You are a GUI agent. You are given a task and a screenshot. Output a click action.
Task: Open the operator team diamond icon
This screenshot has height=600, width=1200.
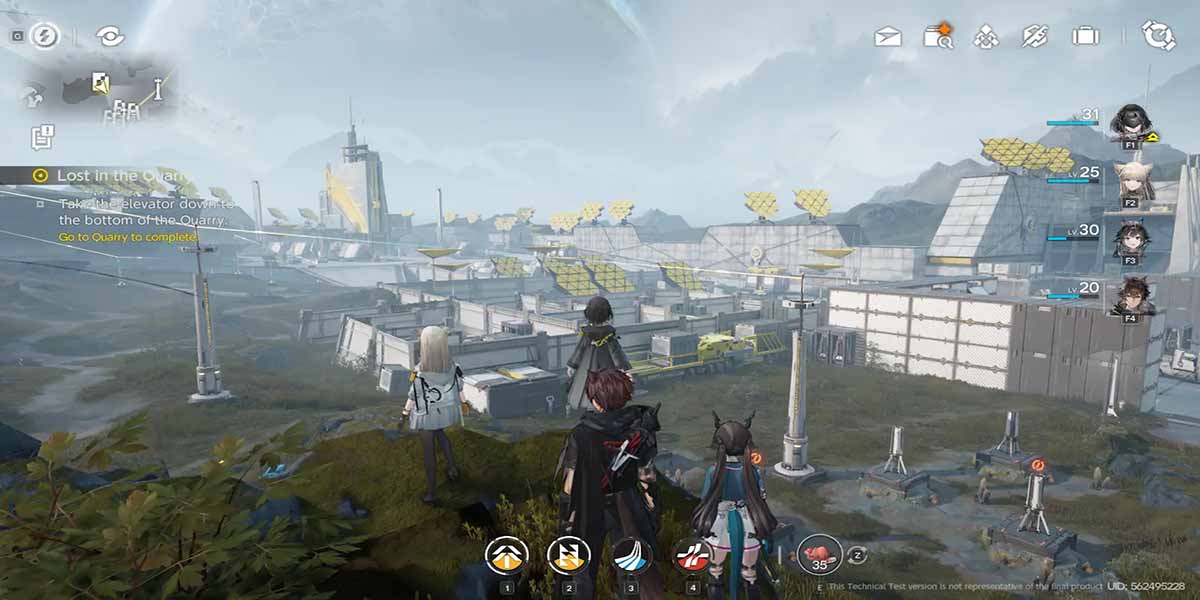pos(987,37)
